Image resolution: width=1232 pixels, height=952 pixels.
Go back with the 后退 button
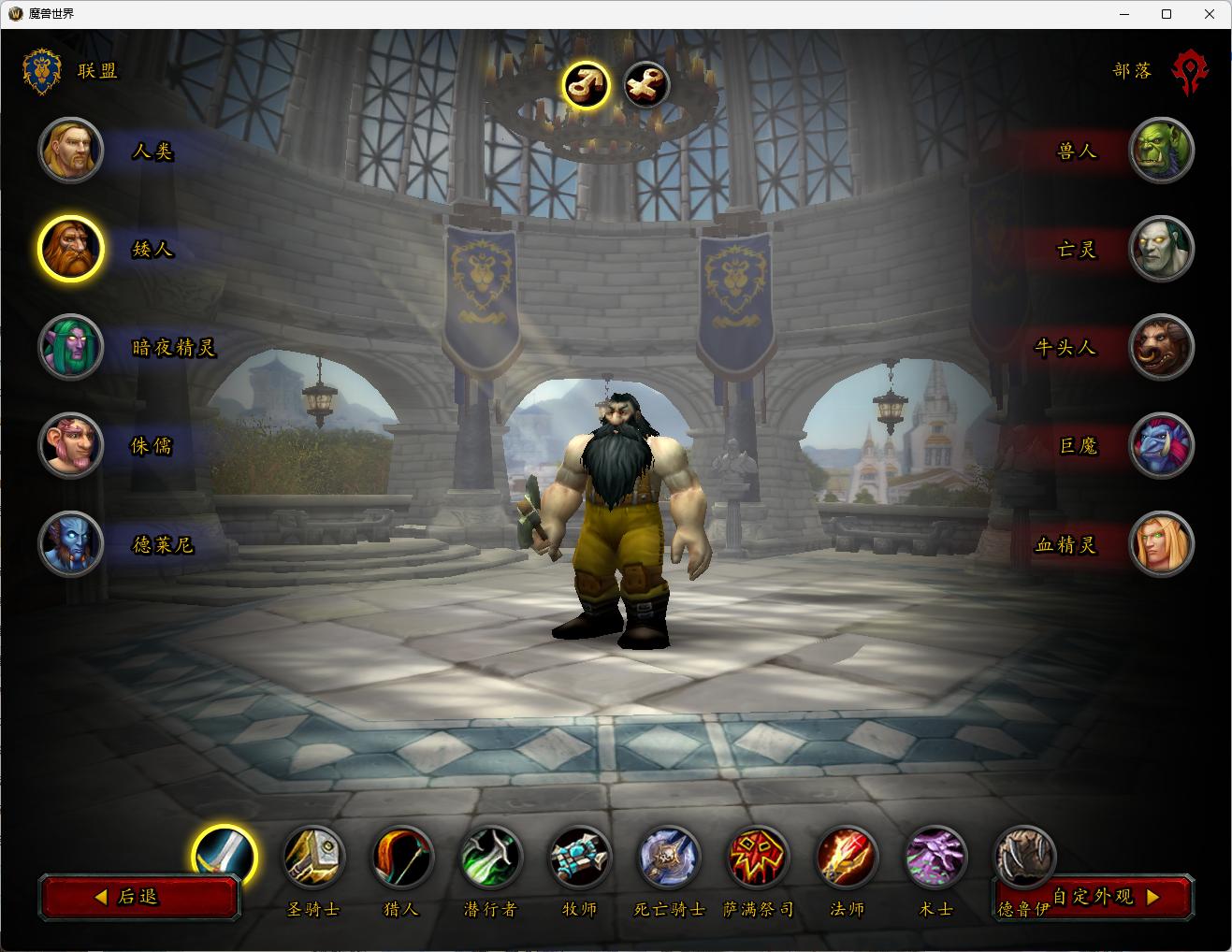[x=139, y=897]
